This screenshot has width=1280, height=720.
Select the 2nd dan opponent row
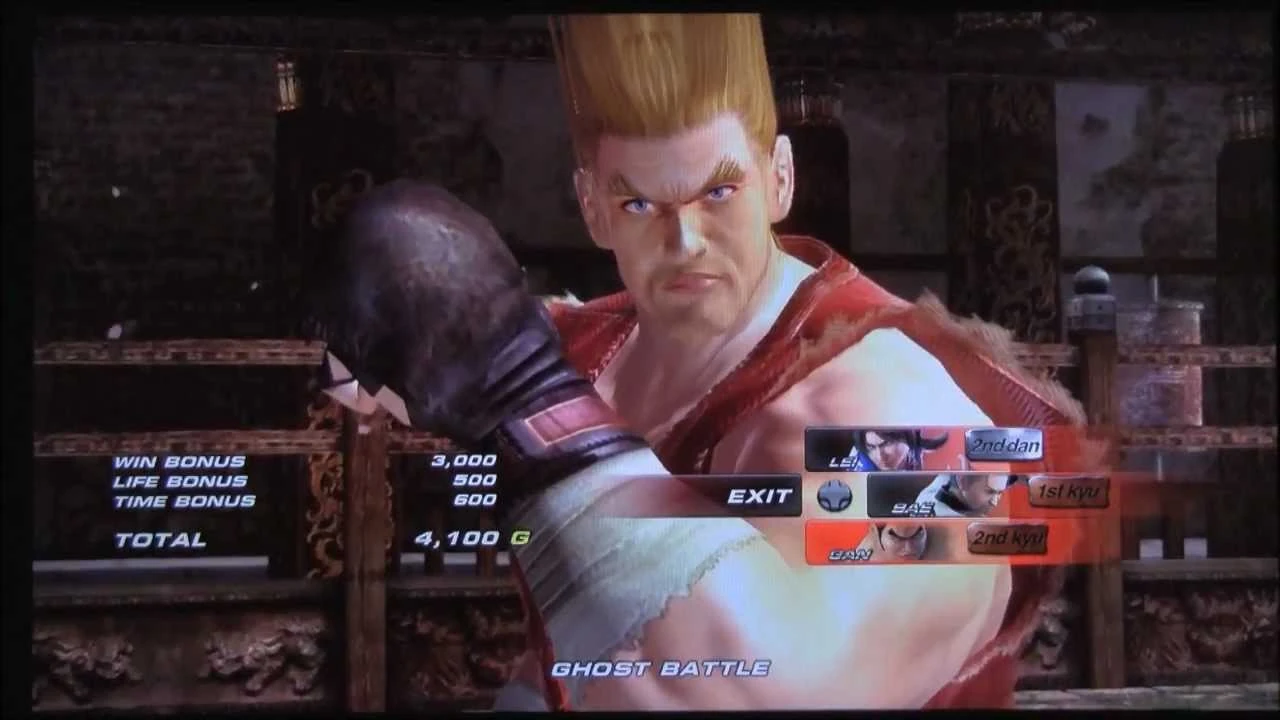(x=925, y=448)
